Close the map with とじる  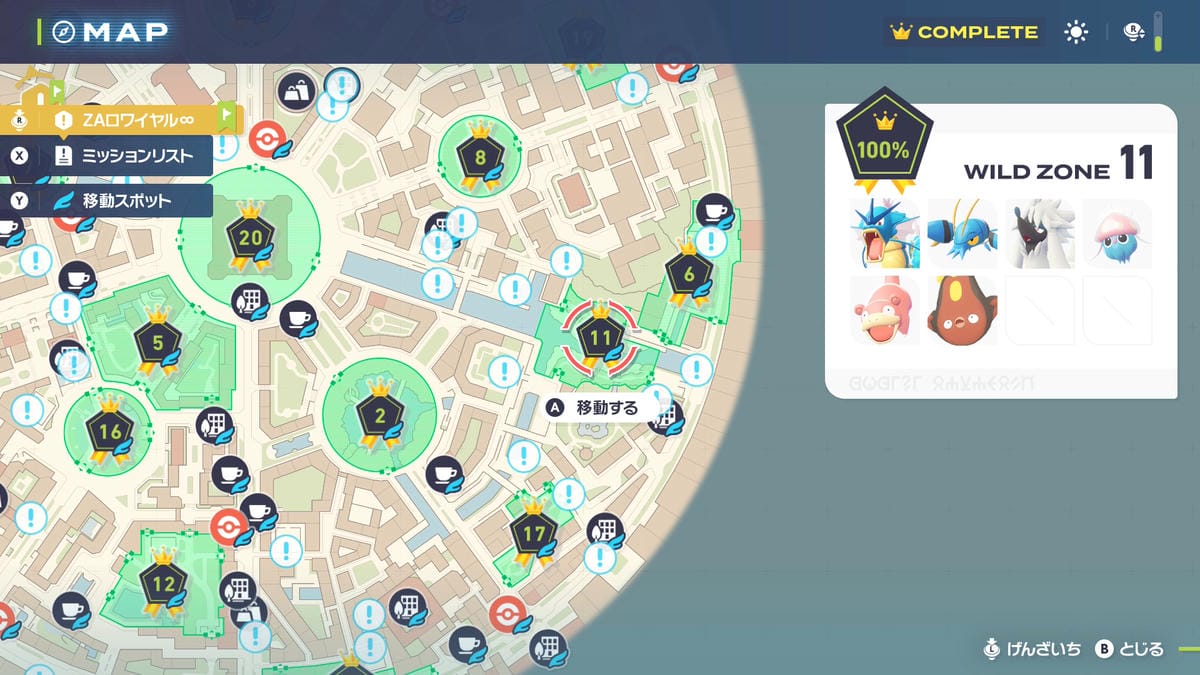pos(1130,650)
